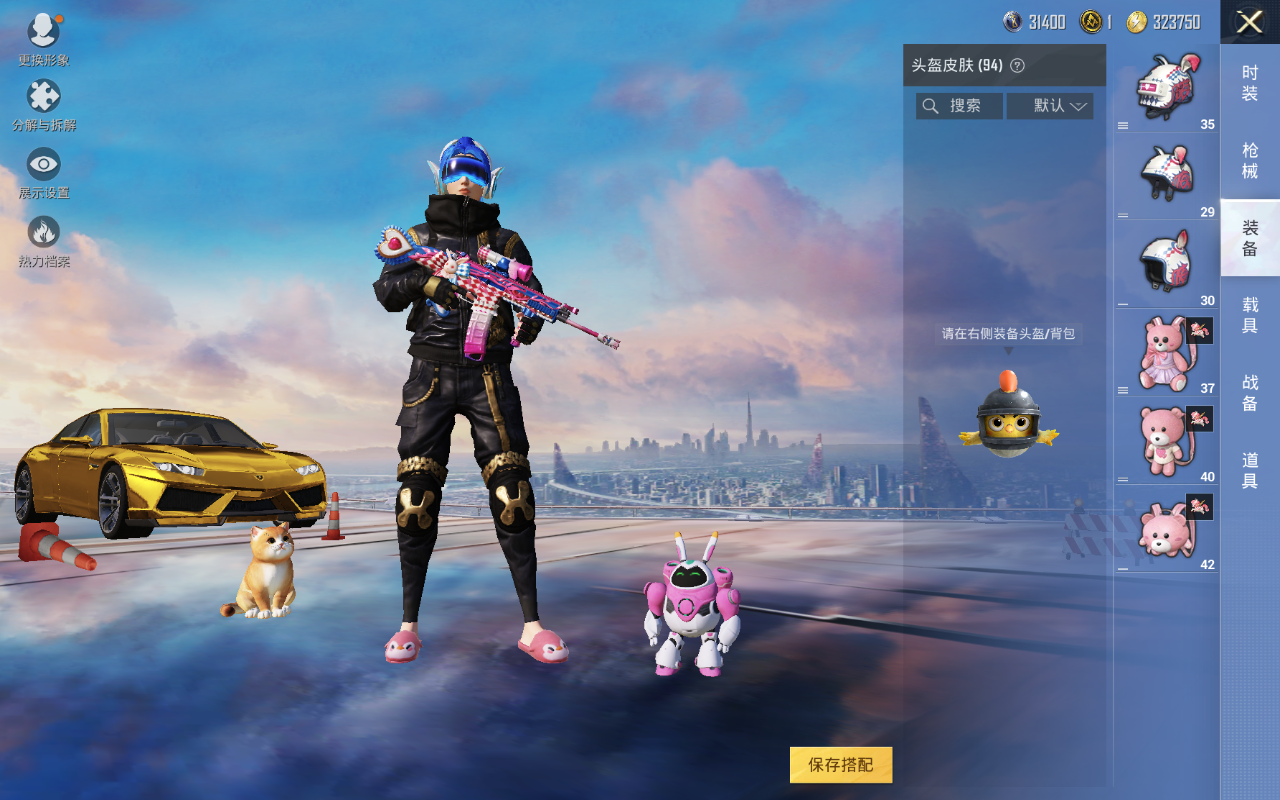
Task: Click the 保存搭配 button
Action: coord(840,765)
